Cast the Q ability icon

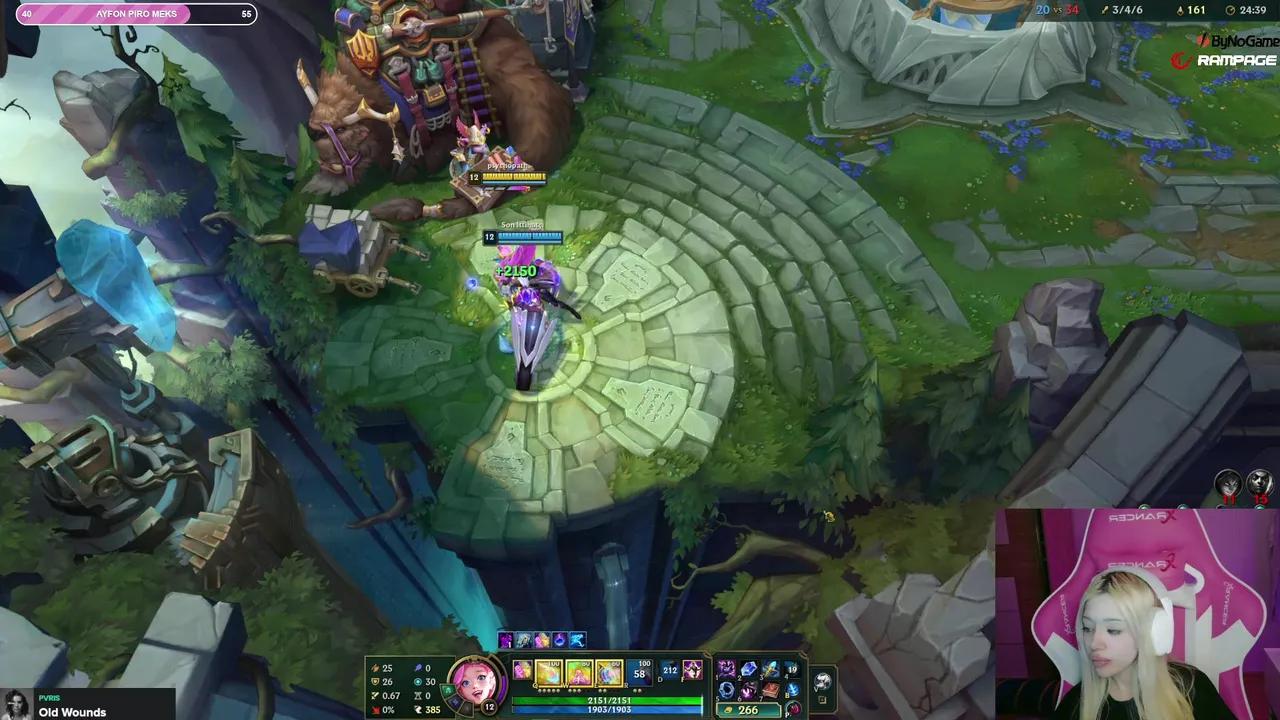point(549,672)
